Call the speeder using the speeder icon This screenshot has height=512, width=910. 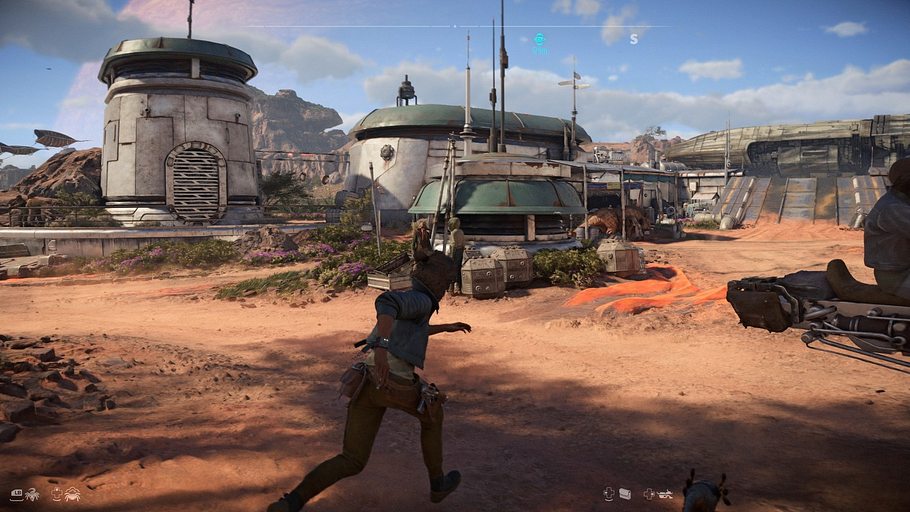tap(665, 493)
